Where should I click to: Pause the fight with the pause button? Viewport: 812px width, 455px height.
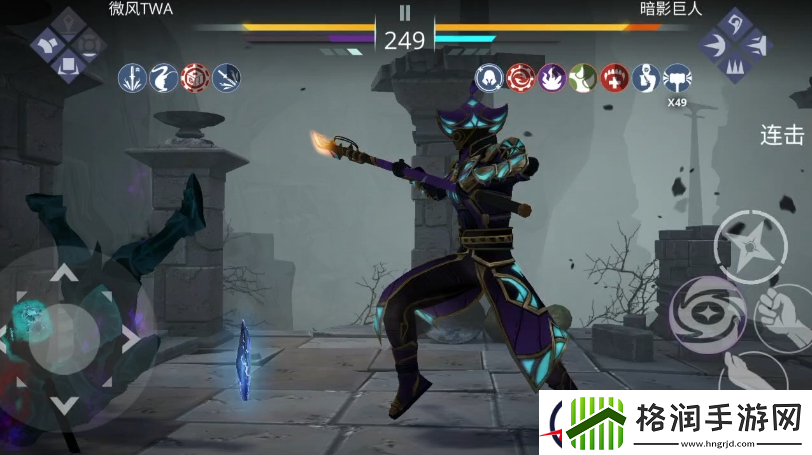click(x=405, y=13)
